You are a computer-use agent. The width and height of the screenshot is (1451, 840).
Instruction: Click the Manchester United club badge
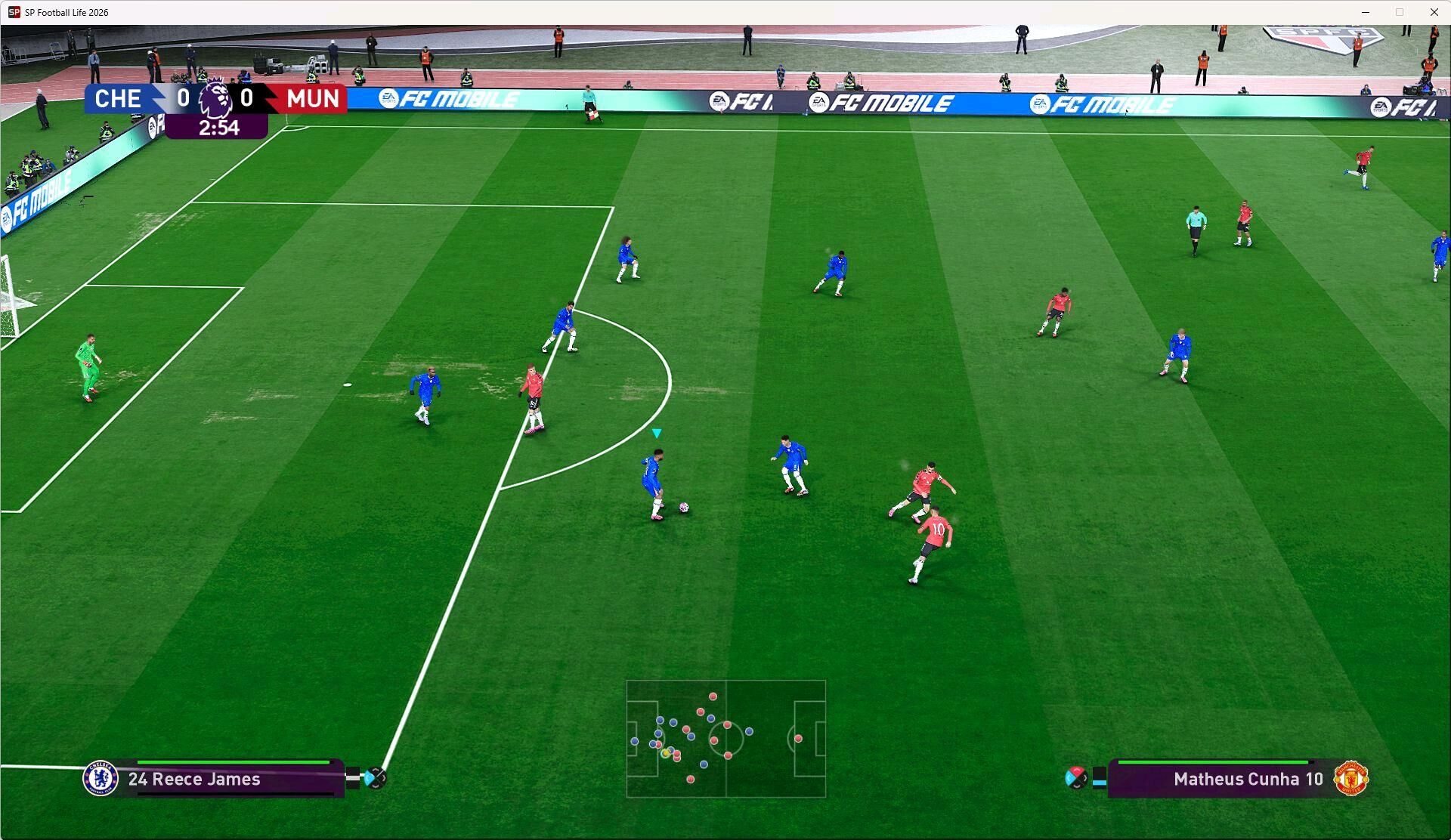(x=1351, y=779)
